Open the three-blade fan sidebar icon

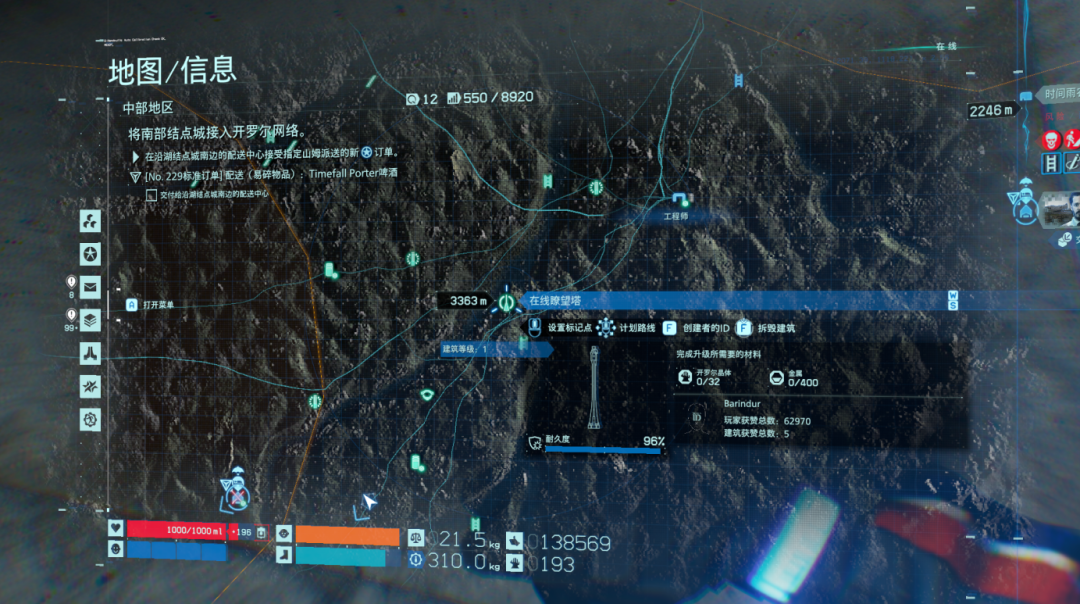tap(91, 220)
